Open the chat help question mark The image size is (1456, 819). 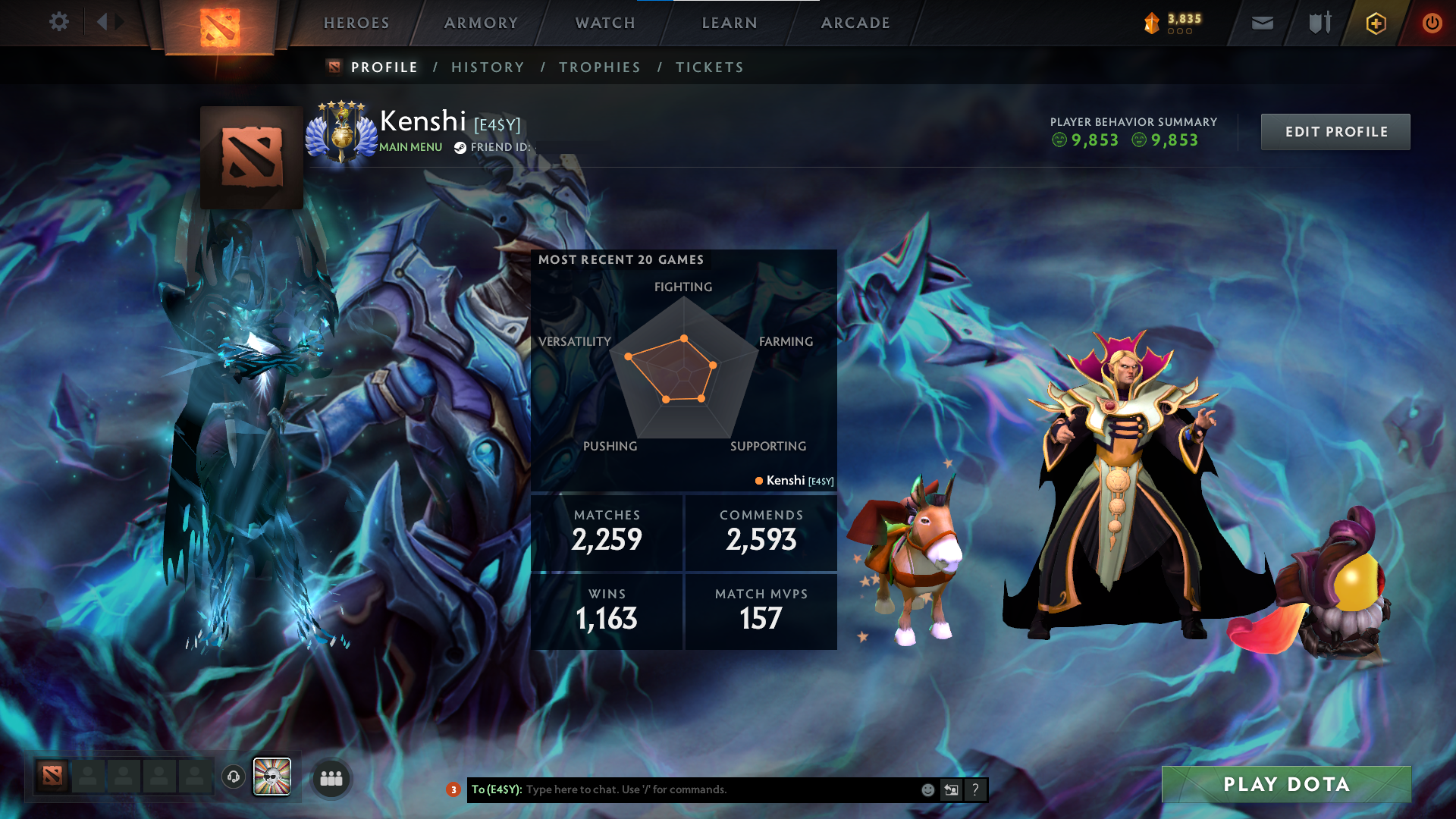(975, 789)
